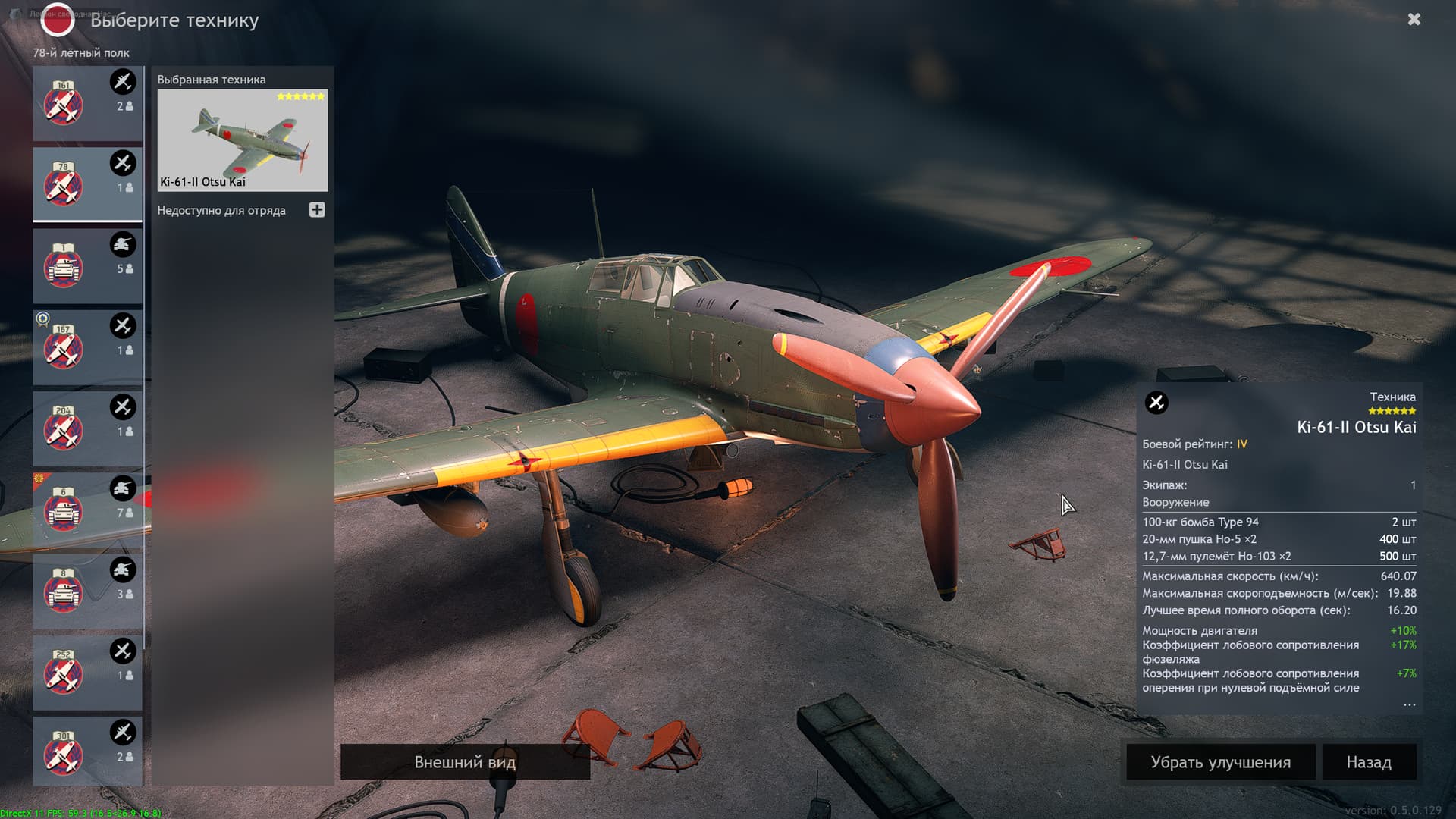This screenshot has width=1456, height=819.
Task: Select squad 252 in the list
Action: click(x=87, y=673)
